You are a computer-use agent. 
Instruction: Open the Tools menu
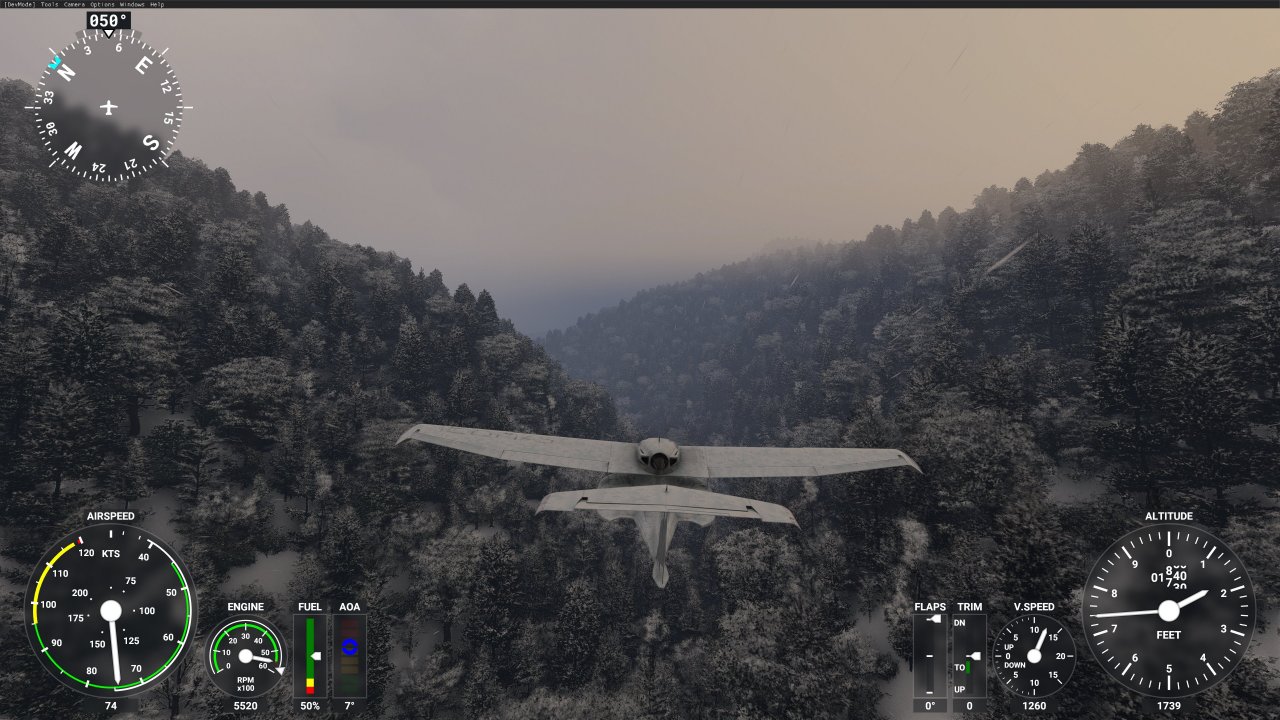point(48,4)
